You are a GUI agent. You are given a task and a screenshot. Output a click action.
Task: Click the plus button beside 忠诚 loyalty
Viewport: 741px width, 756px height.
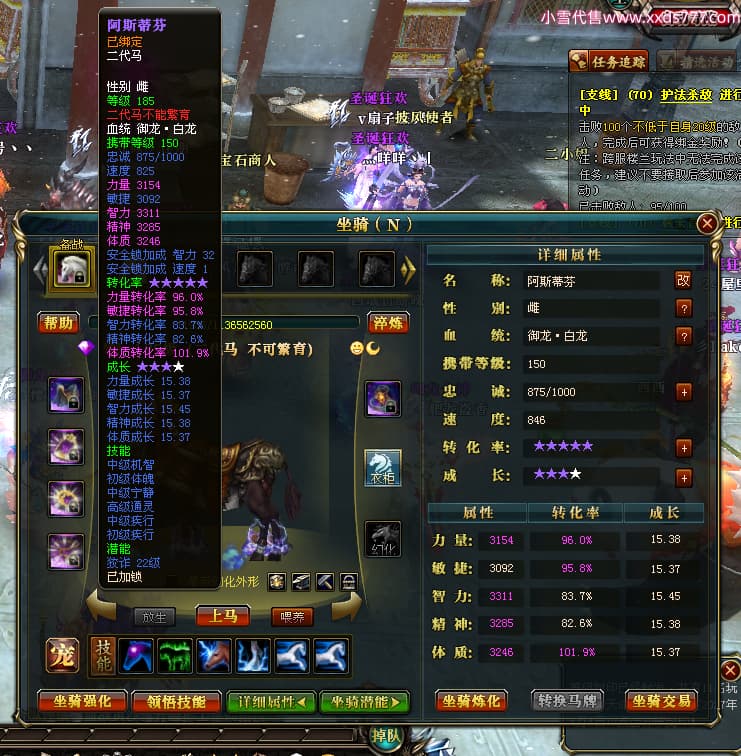point(684,391)
